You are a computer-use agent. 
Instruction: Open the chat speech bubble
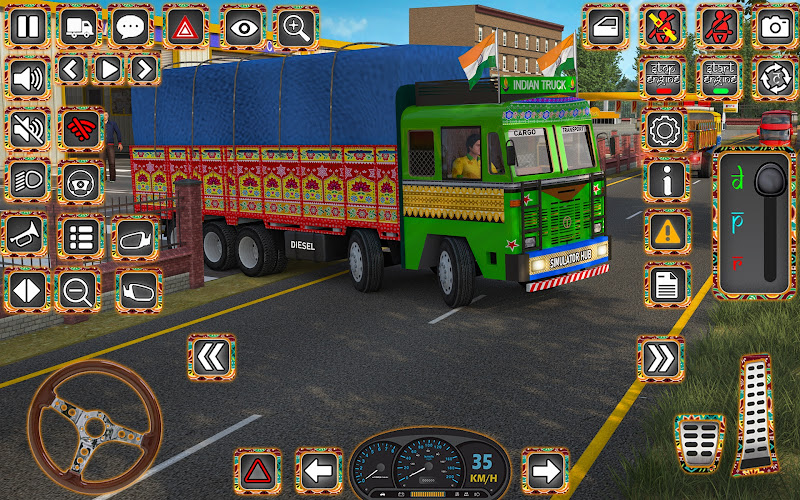click(x=131, y=27)
